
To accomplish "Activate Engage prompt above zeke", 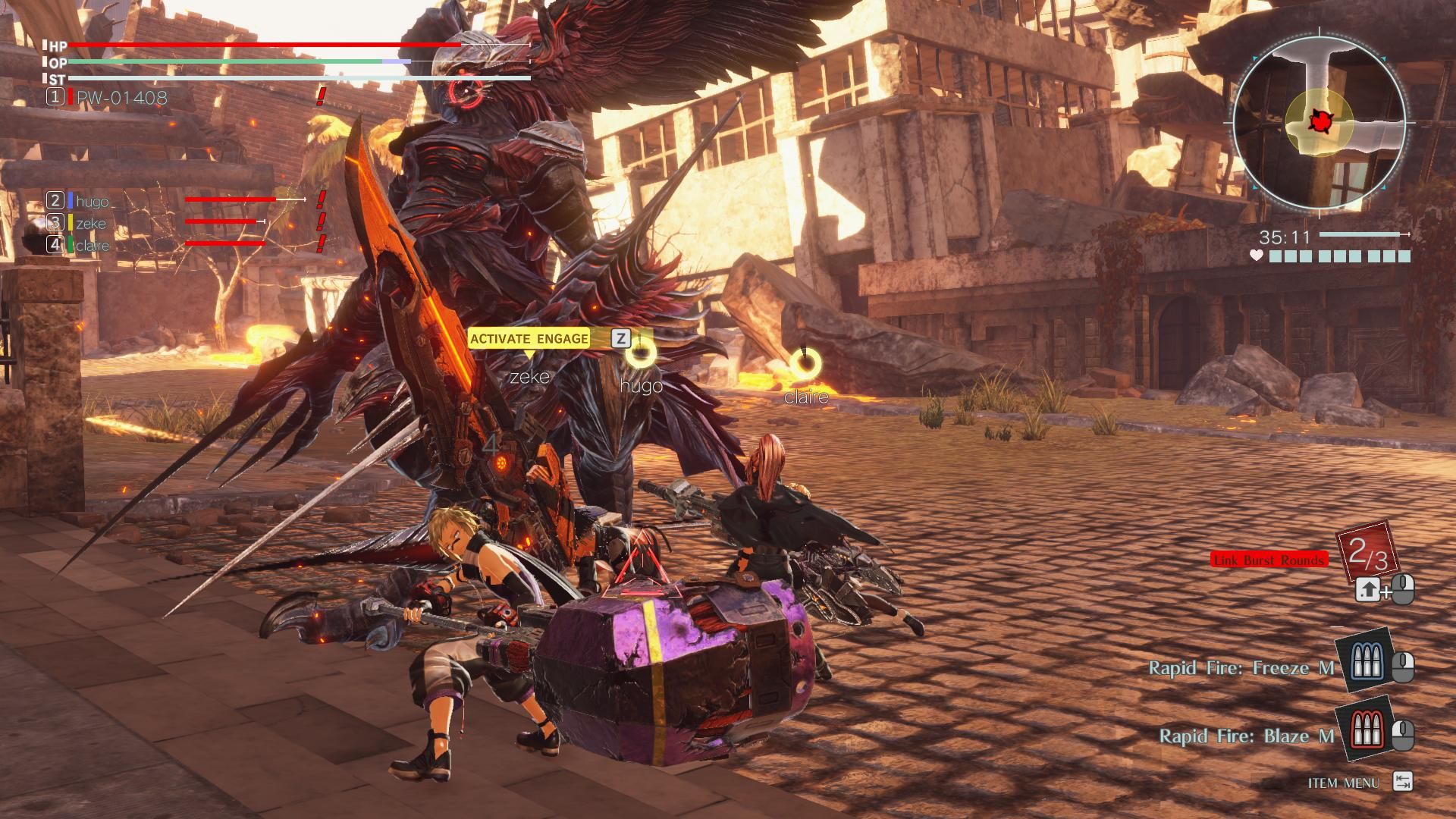I will point(529,339).
